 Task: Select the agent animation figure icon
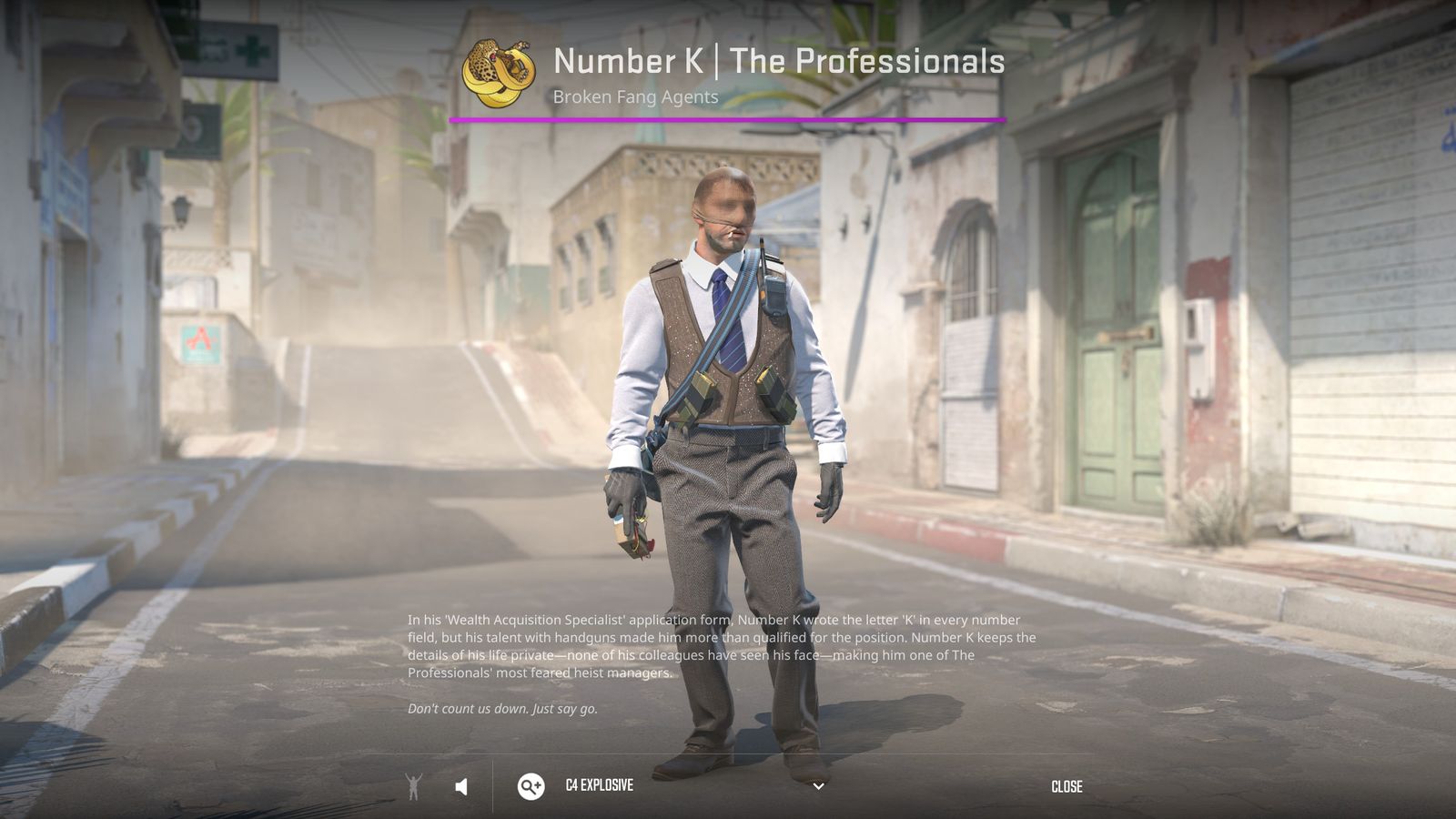click(414, 786)
